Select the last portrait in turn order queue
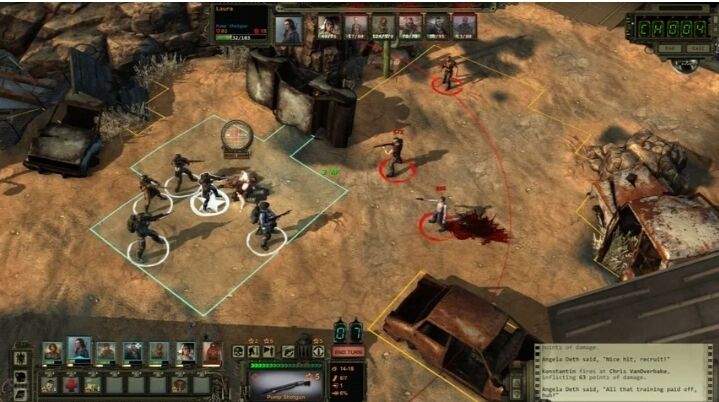This screenshot has width=719, height=402. [x=463, y=27]
